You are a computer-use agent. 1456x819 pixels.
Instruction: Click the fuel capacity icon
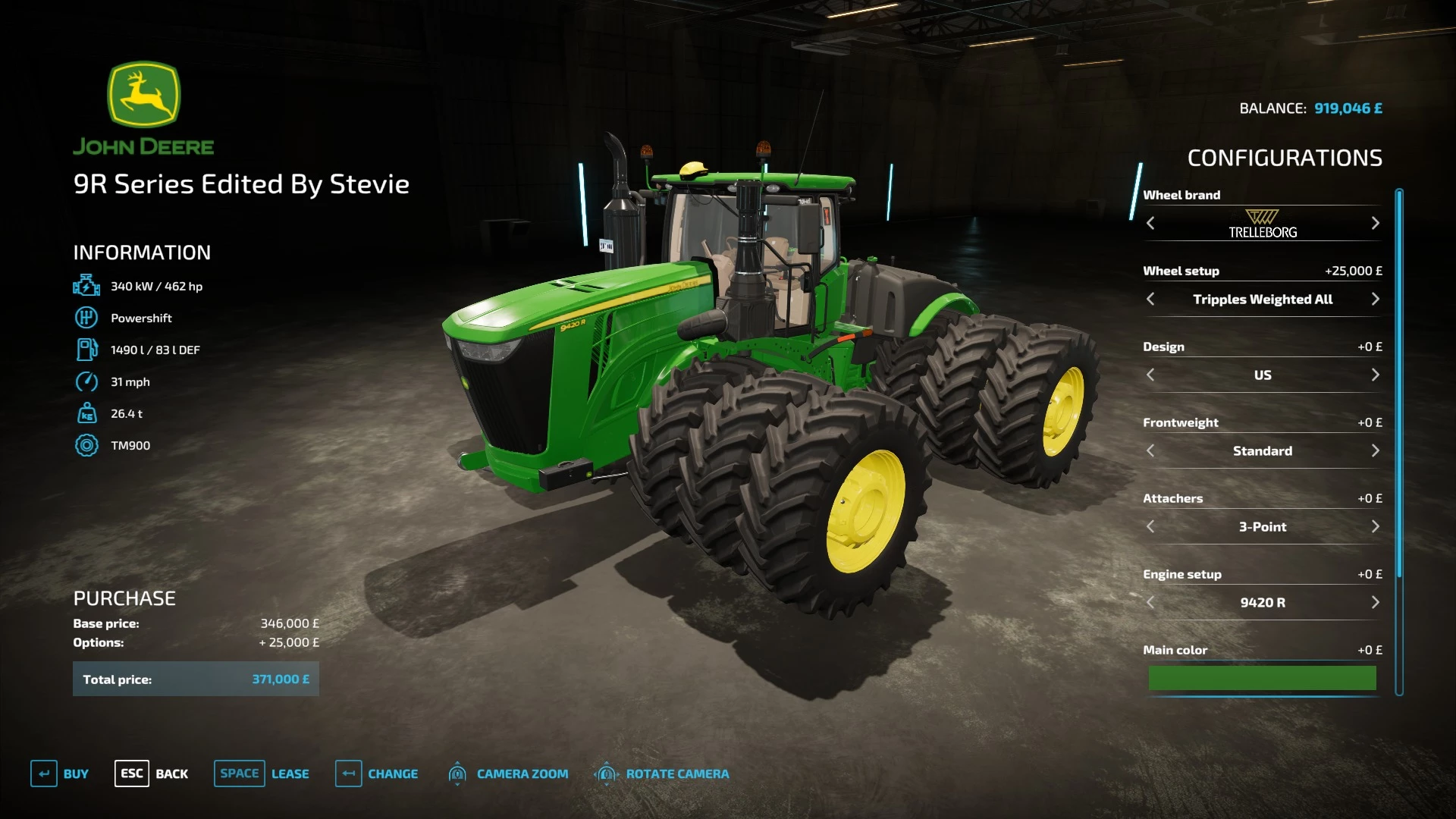(x=86, y=349)
